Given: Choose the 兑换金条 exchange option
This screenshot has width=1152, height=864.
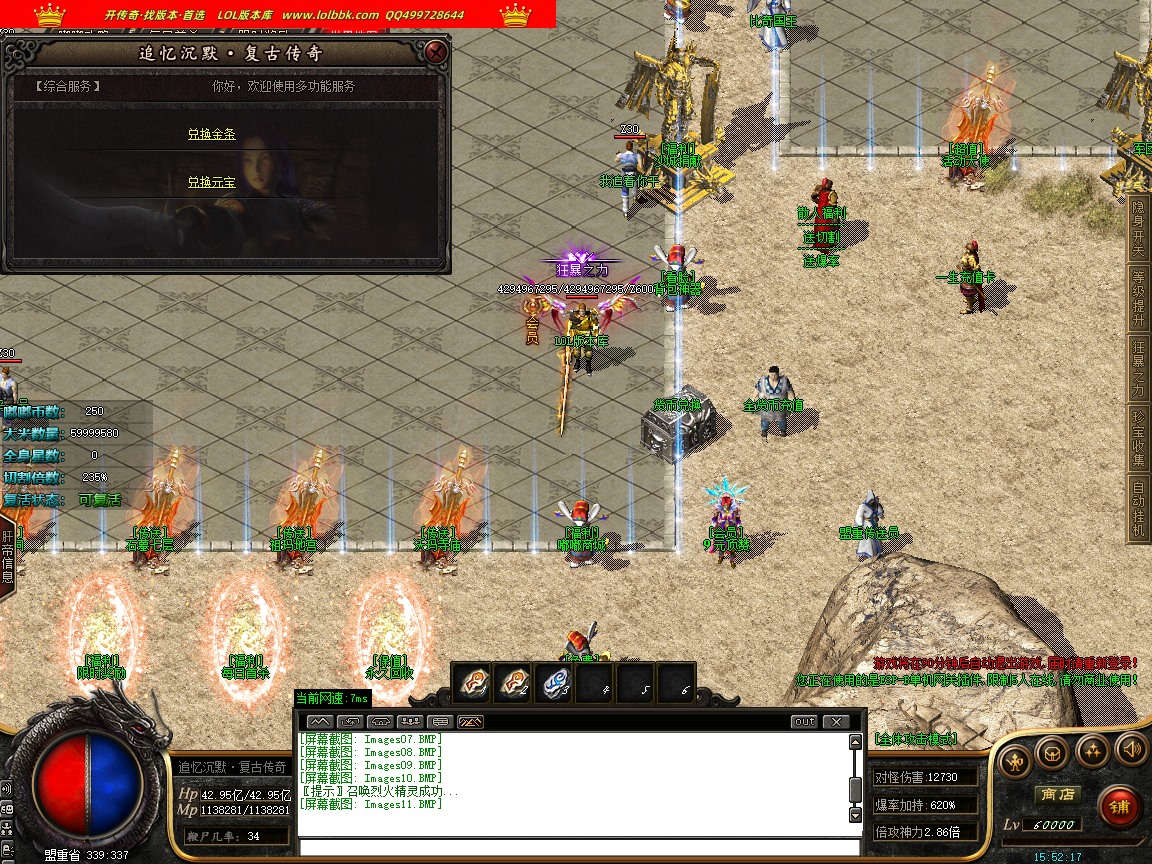Looking at the screenshot, I should [211, 134].
